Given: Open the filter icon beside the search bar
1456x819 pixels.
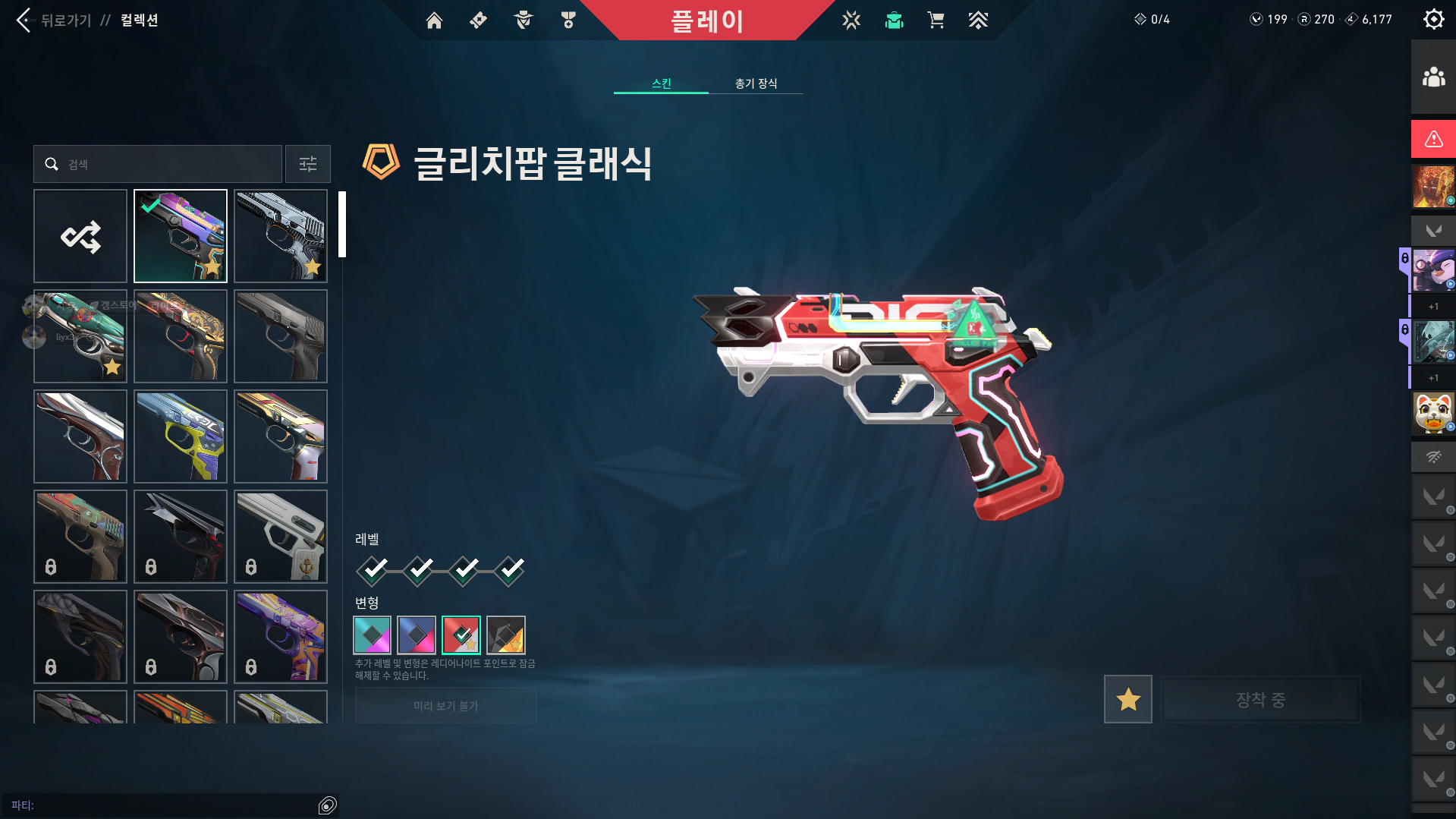Looking at the screenshot, I should tap(307, 164).
